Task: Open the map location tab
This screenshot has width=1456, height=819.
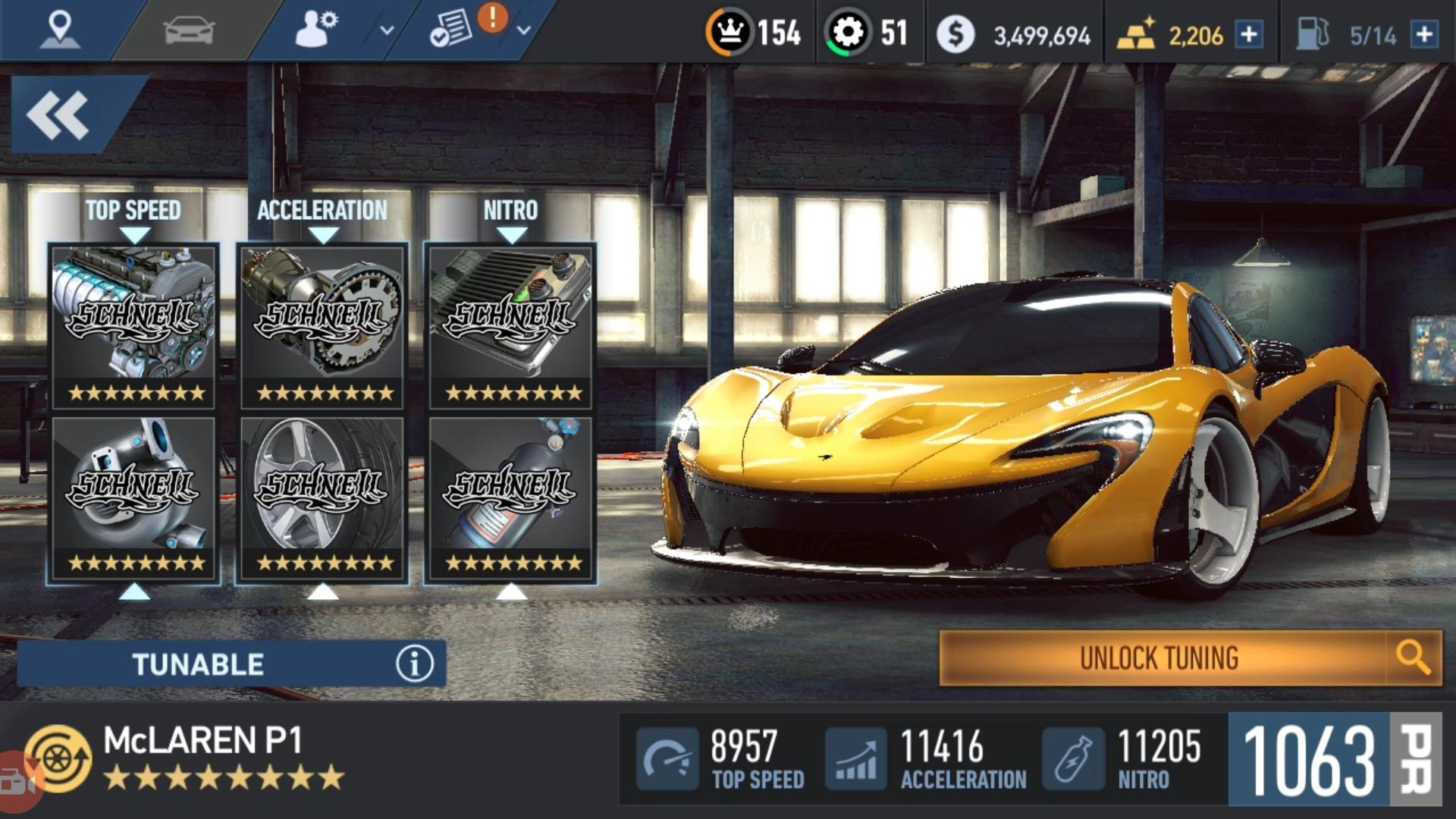Action: pos(59,30)
